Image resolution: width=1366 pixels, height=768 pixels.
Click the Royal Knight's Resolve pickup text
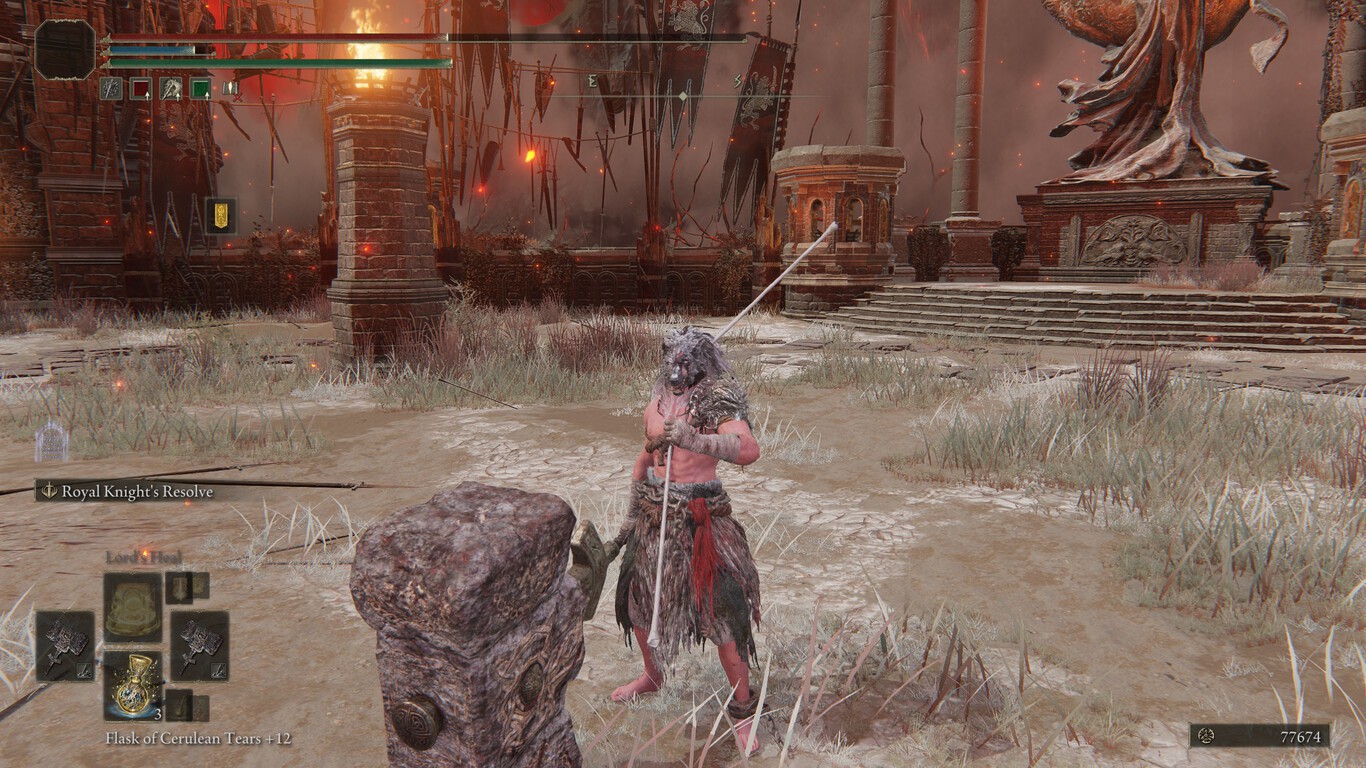point(140,491)
